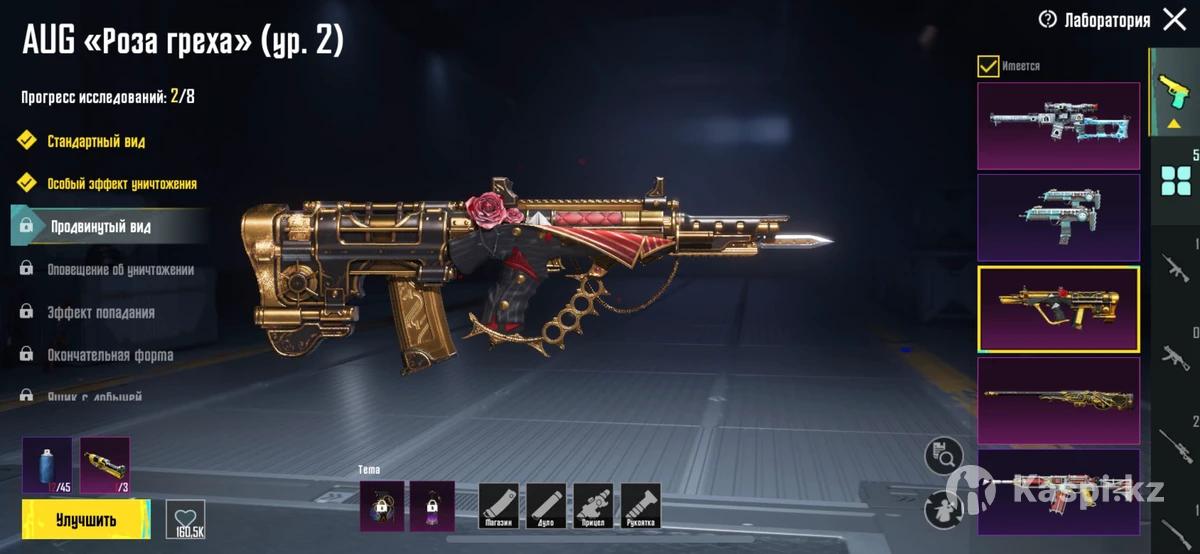Screen dimensions: 1200x554
Task: Select the locked Окончательная форма stage
Action: [x=110, y=355]
